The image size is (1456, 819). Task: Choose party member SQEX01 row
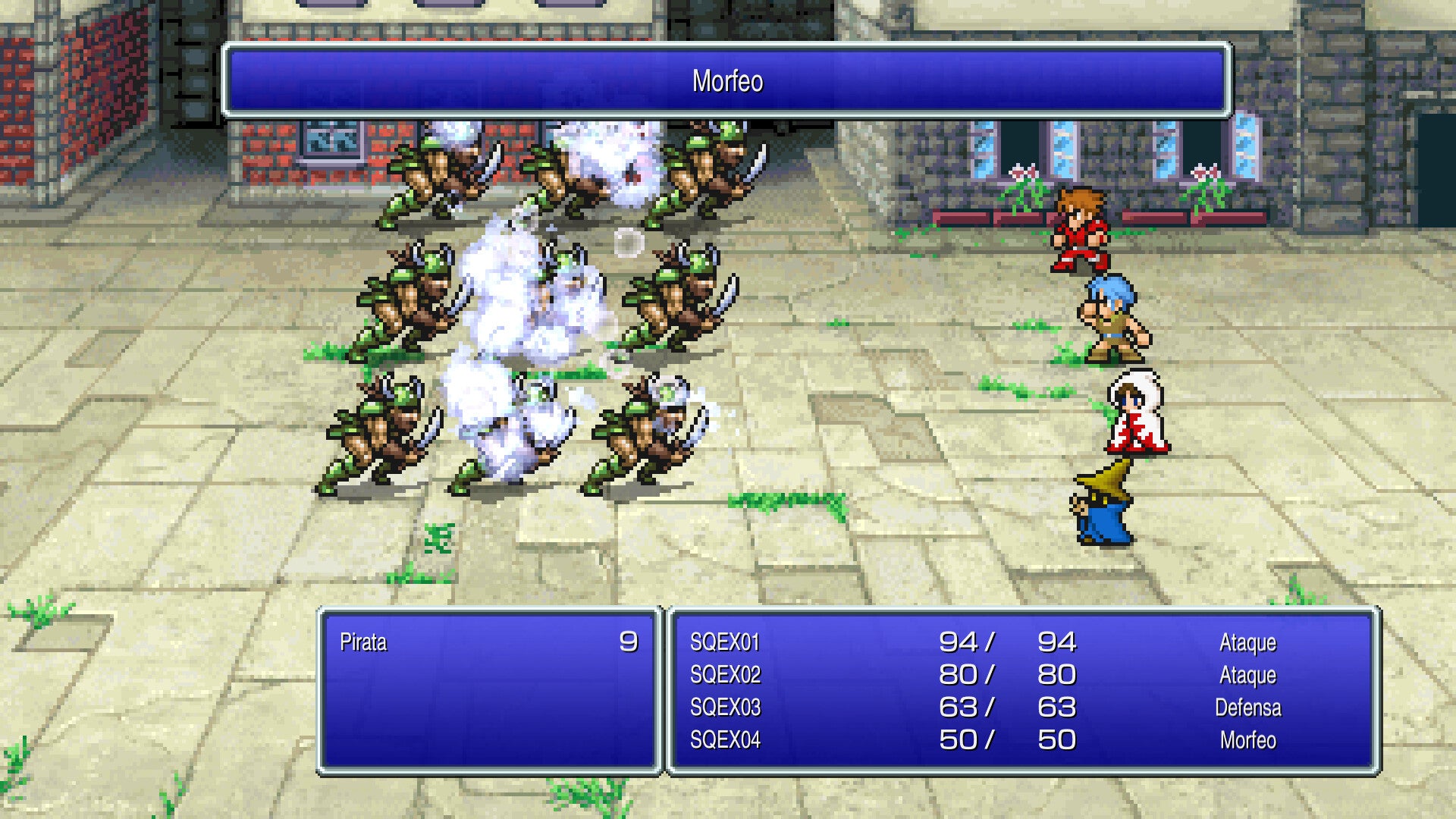click(x=725, y=642)
